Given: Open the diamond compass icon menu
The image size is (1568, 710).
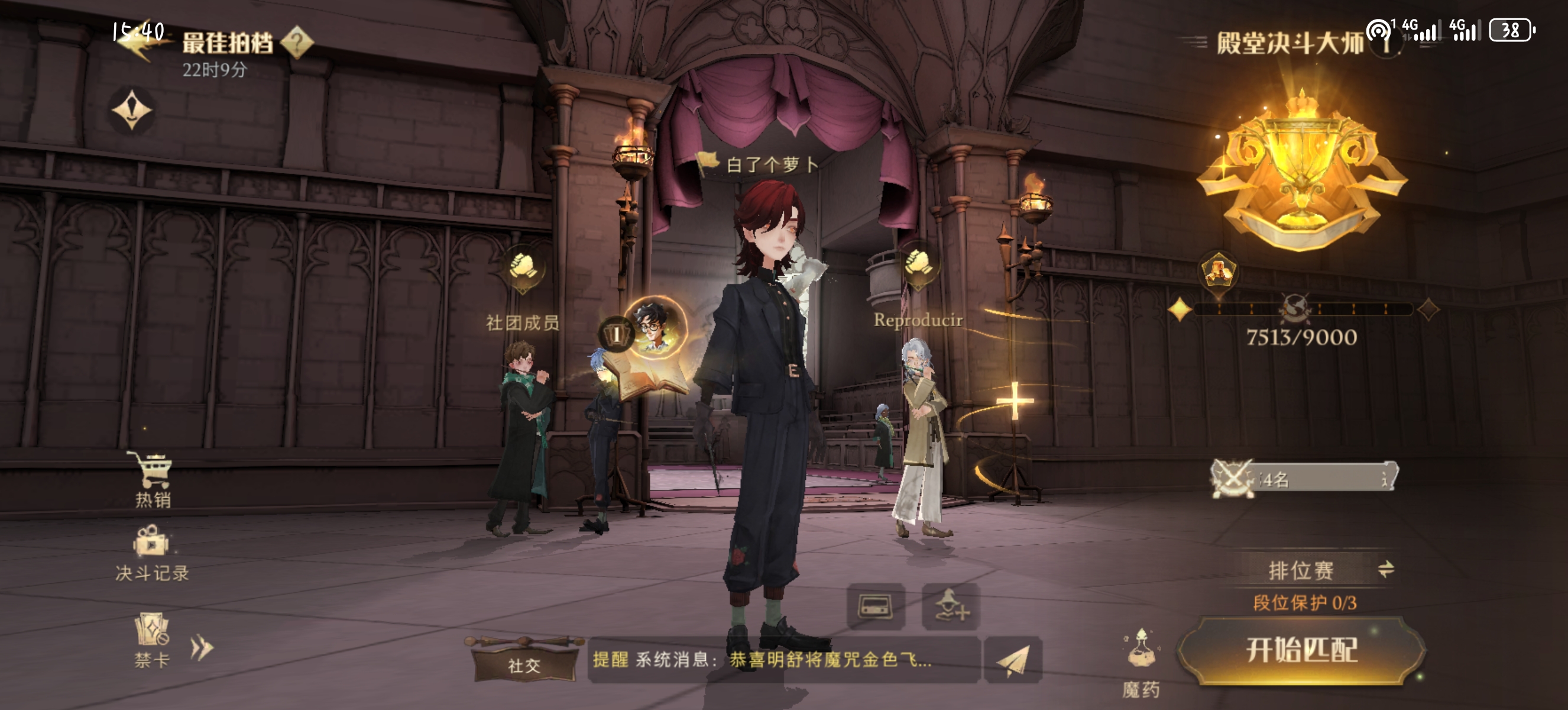Looking at the screenshot, I should (132, 110).
